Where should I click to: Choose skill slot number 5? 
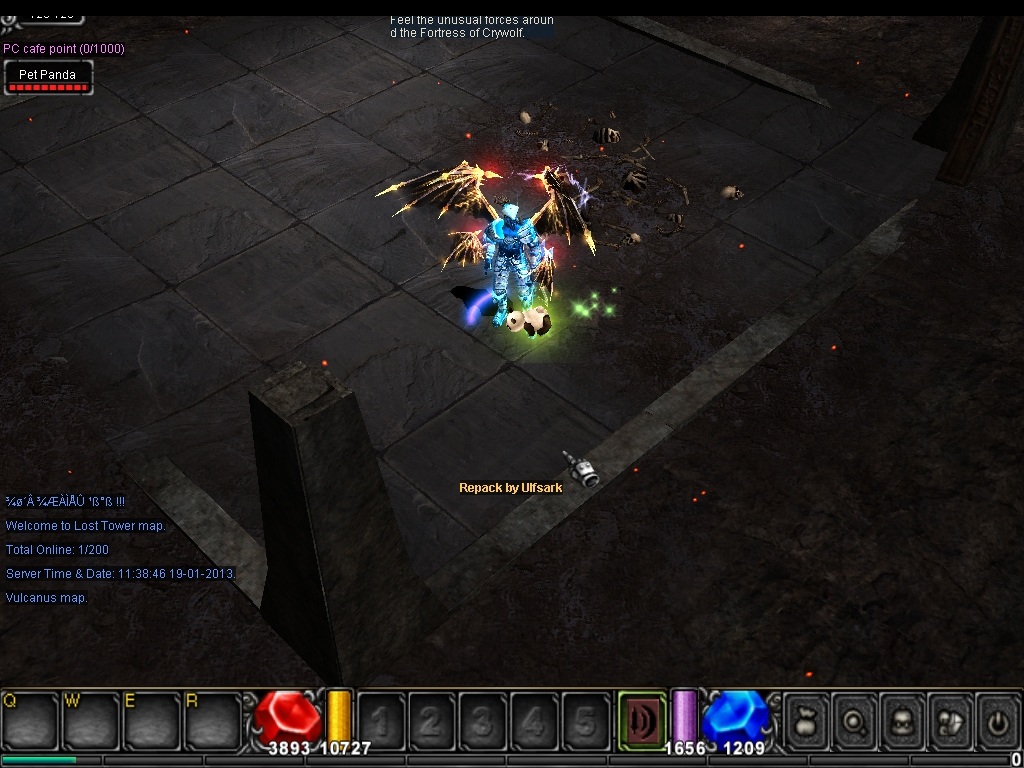tap(585, 719)
